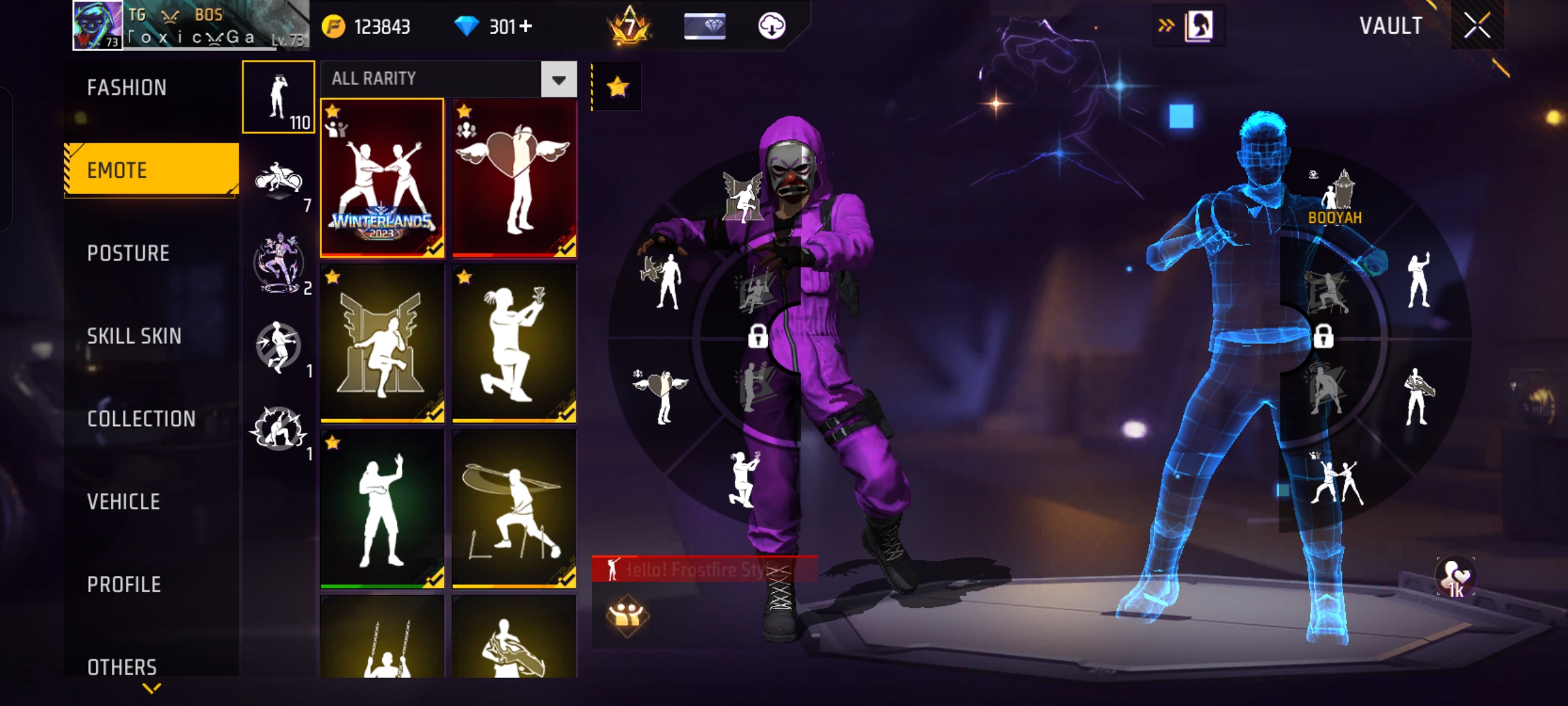Pick the kneeling rose proposal emote
Viewport: 1568px width, 706px height.
pos(514,343)
